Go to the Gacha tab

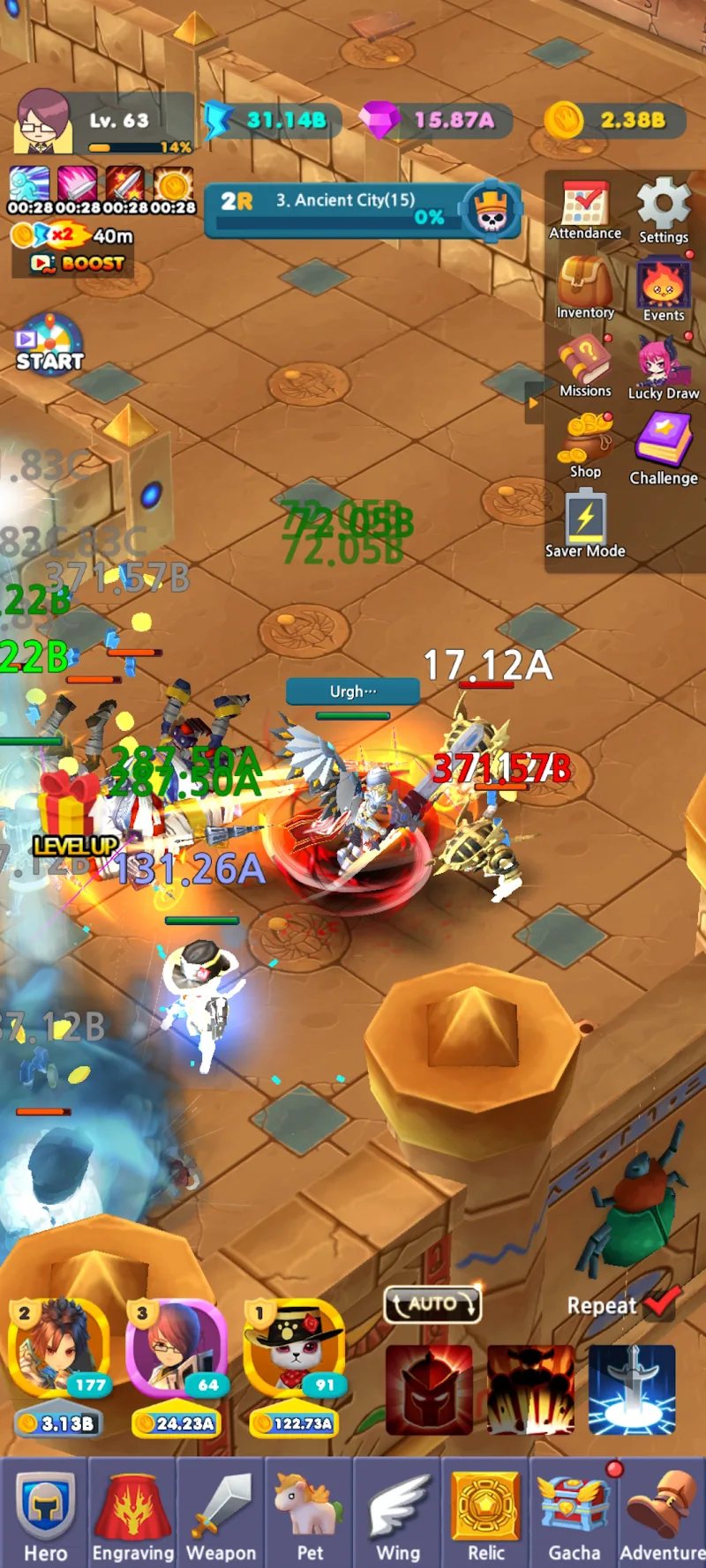575,1513
